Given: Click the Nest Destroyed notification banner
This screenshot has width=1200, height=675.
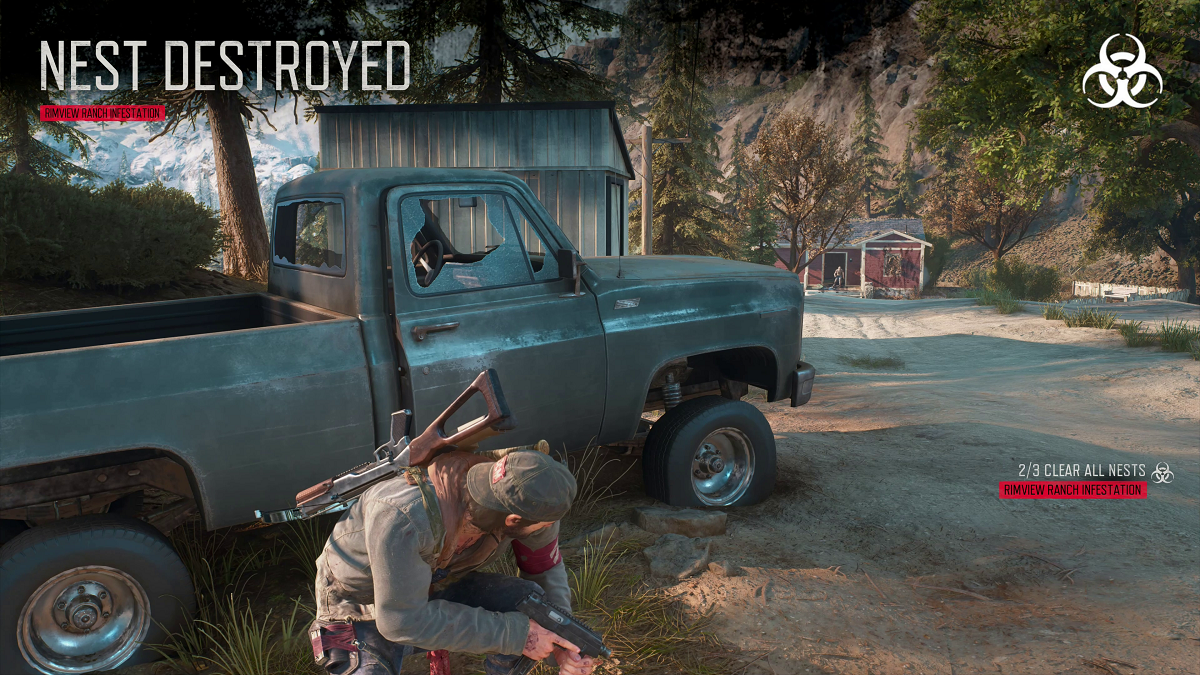Looking at the screenshot, I should 225,67.
